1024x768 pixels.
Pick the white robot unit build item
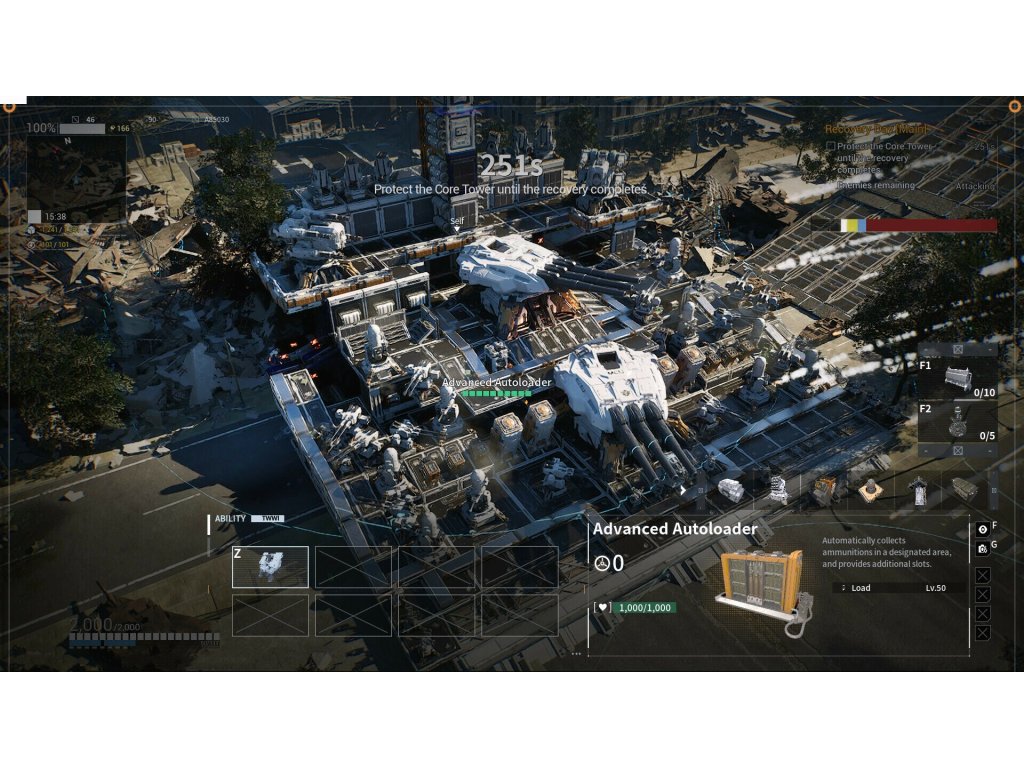click(778, 489)
